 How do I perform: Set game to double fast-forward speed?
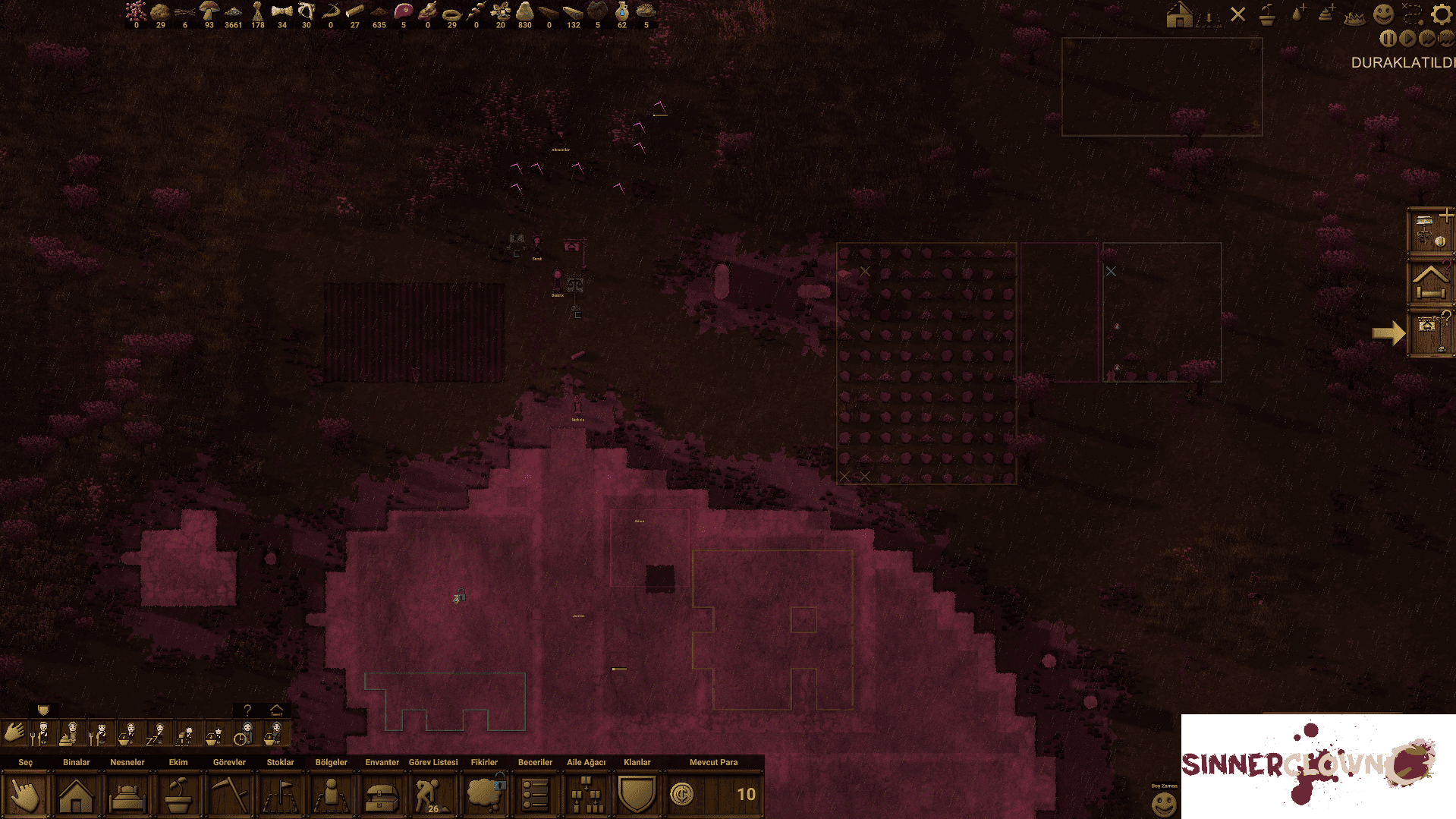coord(1427,39)
